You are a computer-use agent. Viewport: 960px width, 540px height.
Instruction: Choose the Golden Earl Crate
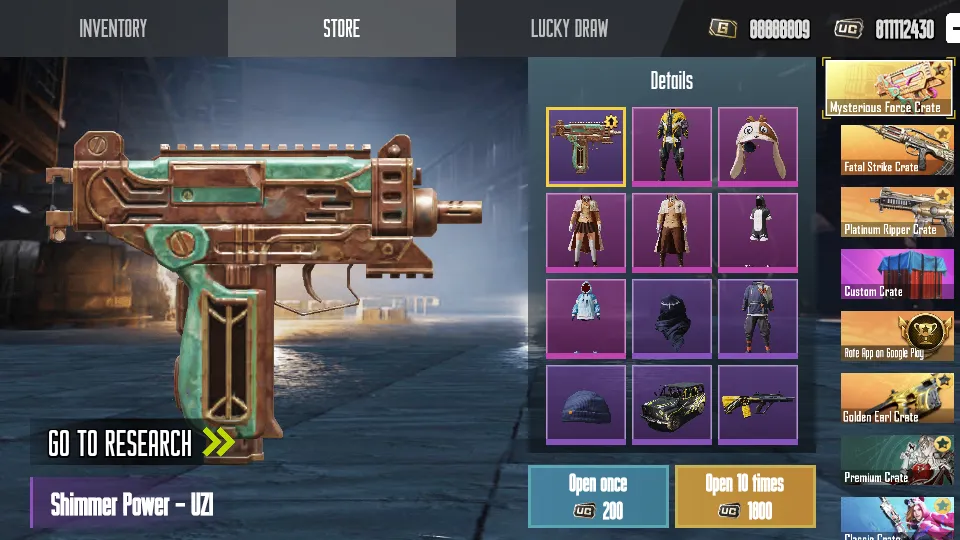896,398
